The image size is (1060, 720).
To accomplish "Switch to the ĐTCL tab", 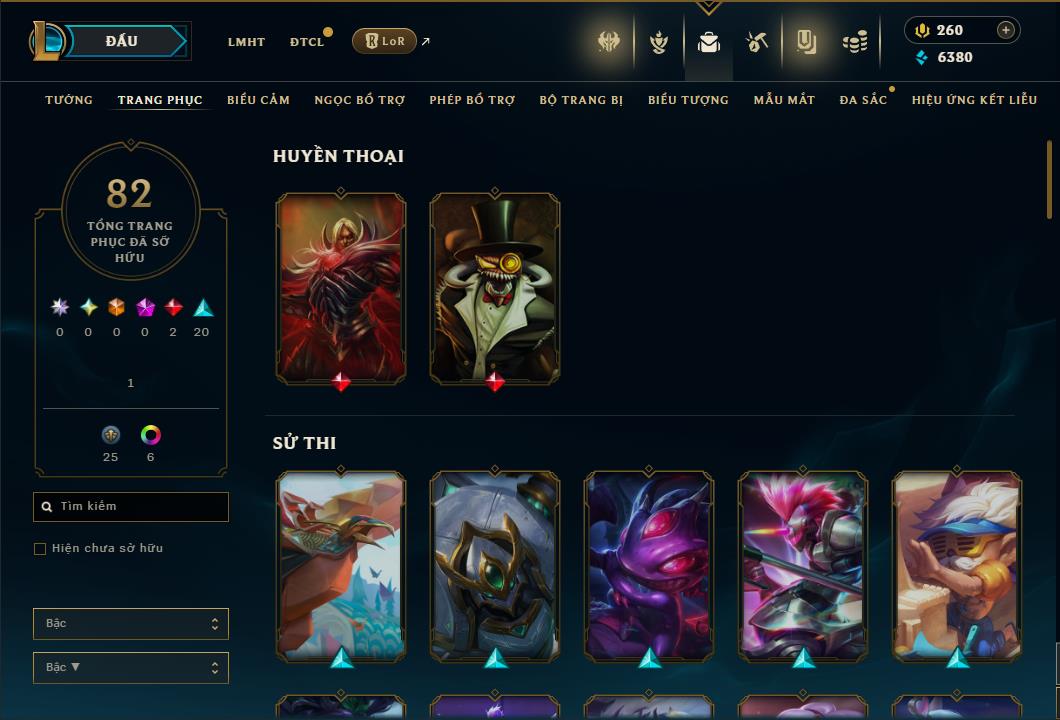I will click(307, 42).
